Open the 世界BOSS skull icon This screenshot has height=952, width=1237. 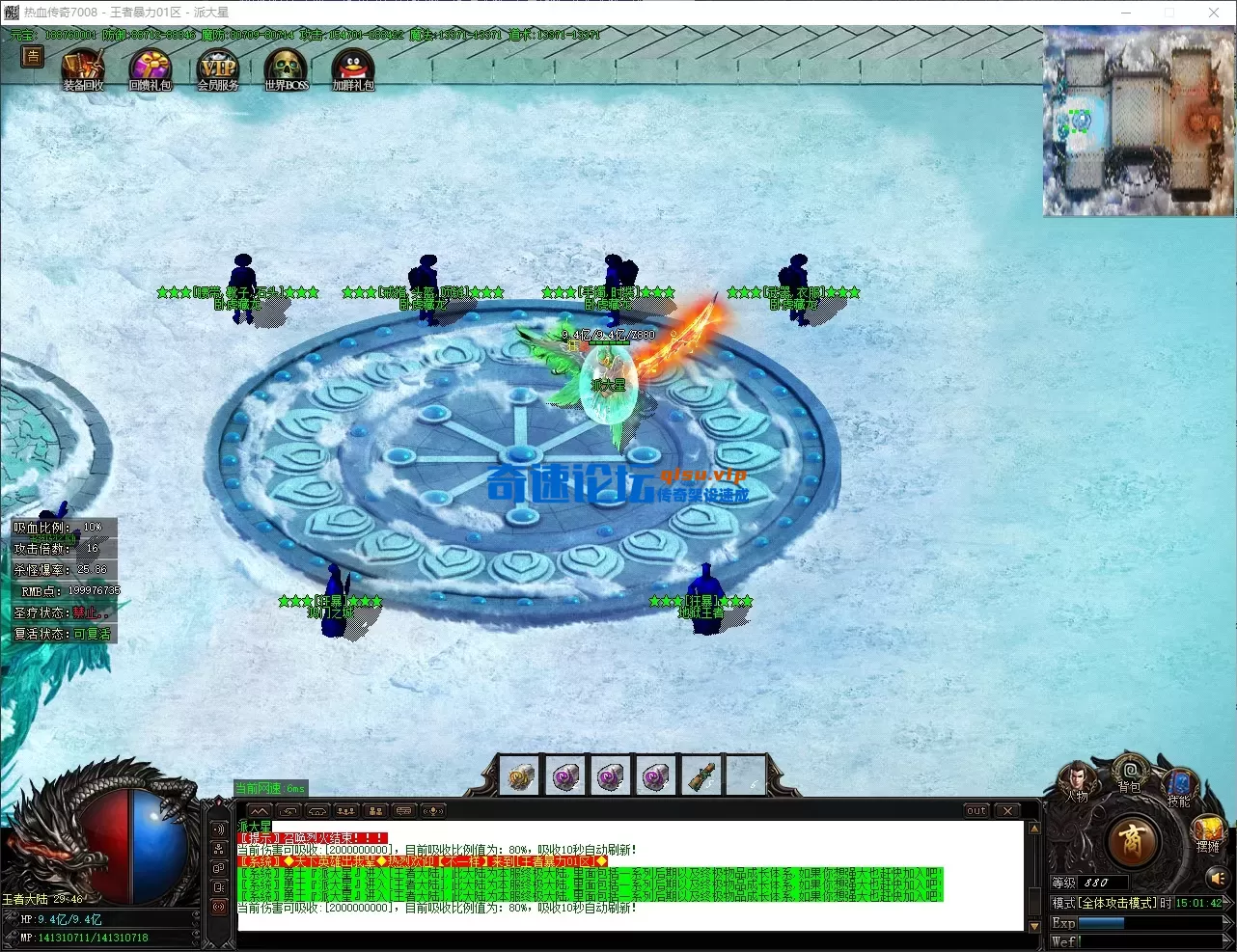click(x=286, y=69)
